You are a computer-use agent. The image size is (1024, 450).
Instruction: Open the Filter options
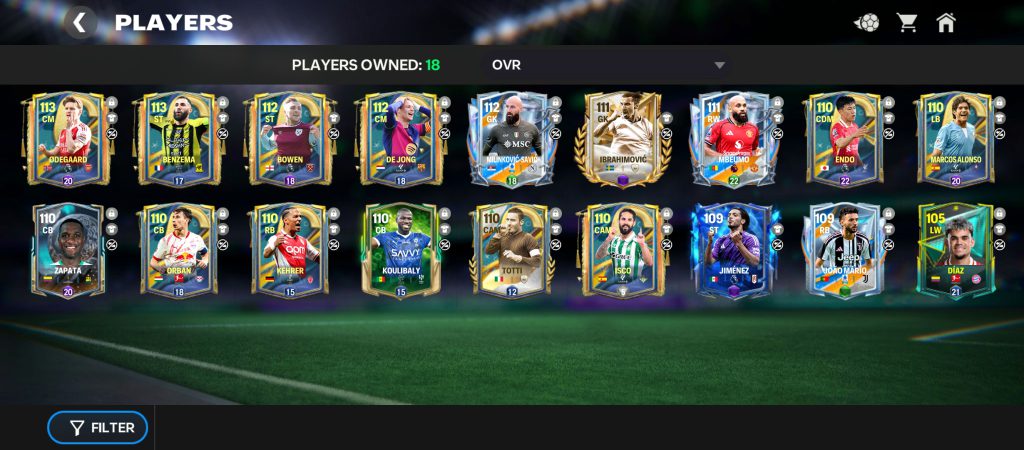pyautogui.click(x=98, y=428)
